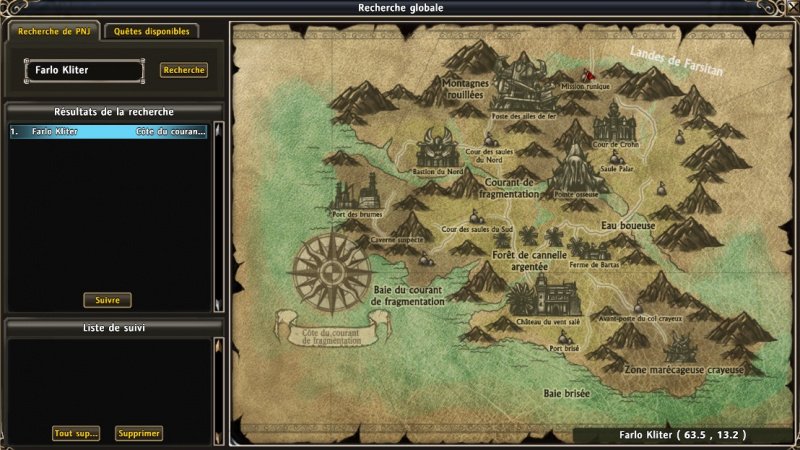Click the Supprimer button
Screen dimensions: 800x450
coord(138,433)
